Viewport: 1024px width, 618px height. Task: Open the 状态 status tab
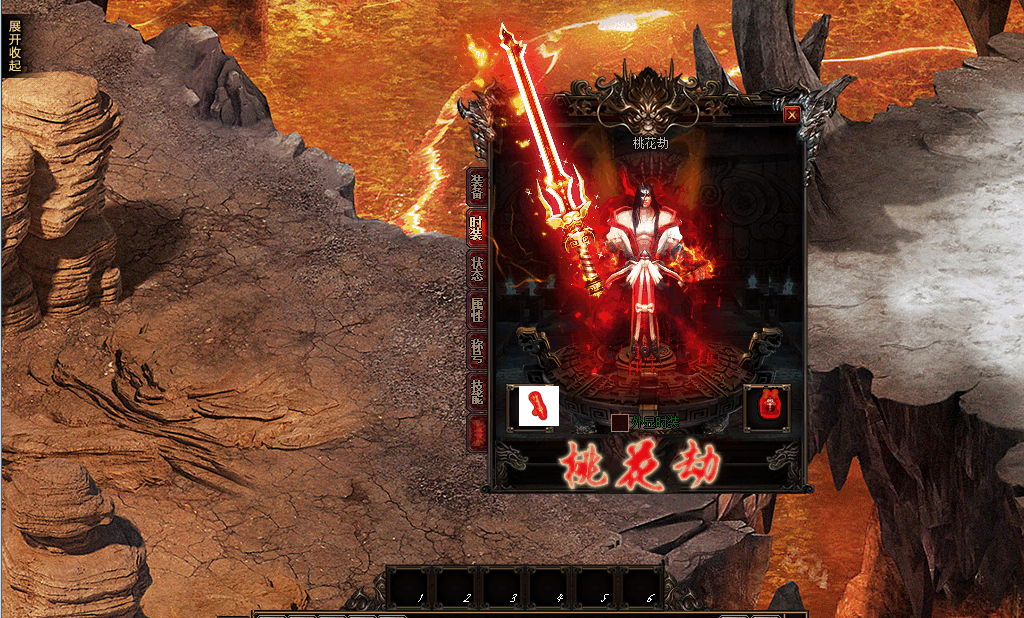coord(478,268)
